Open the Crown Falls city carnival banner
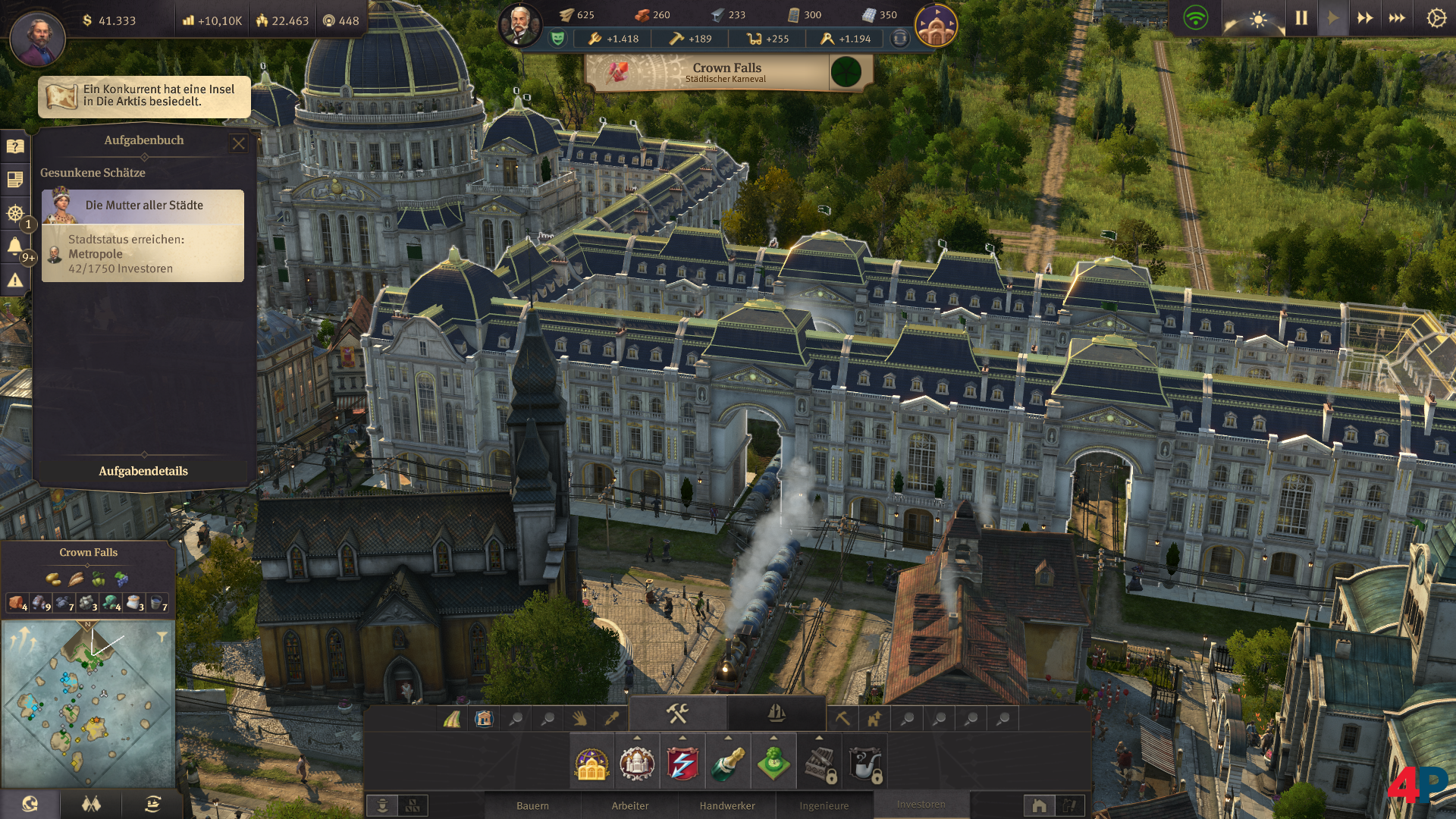This screenshot has height=819, width=1456. point(726,73)
